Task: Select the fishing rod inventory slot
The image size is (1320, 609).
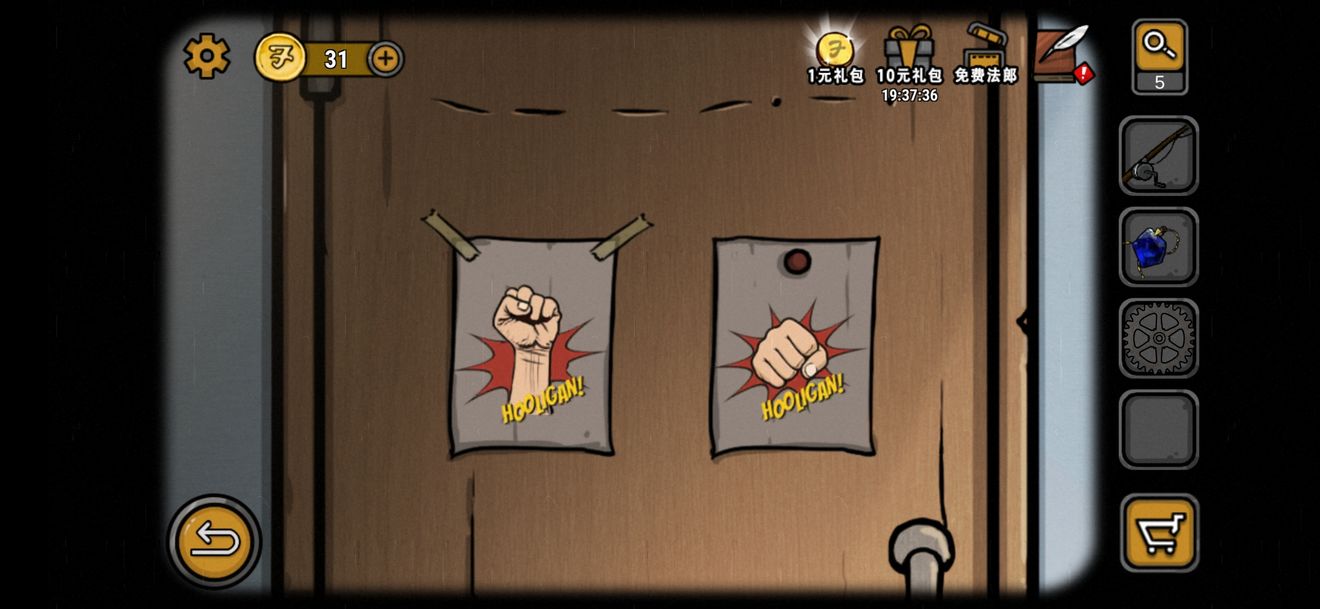Action: point(1158,156)
